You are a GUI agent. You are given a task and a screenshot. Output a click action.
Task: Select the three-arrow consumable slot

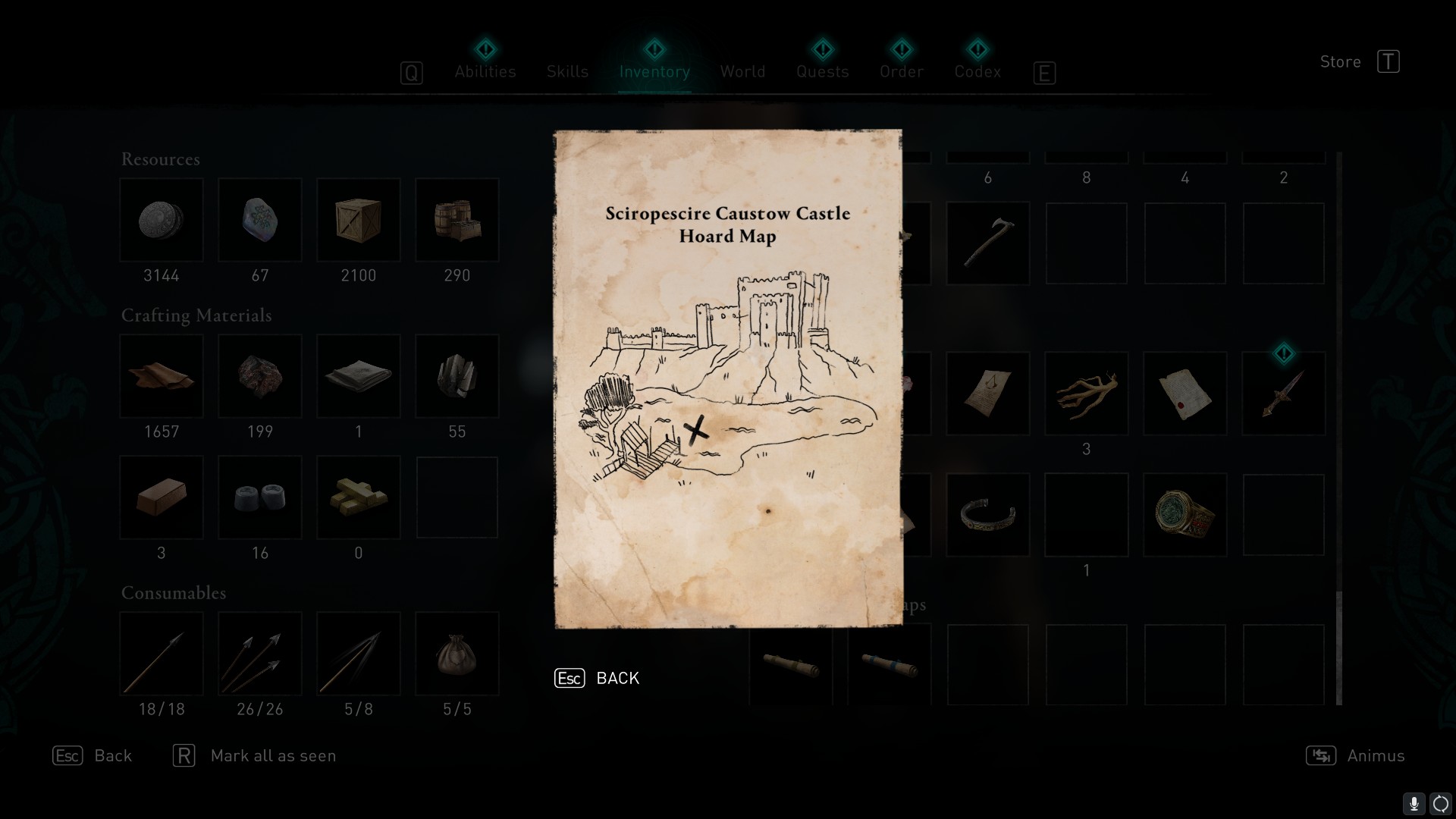(260, 654)
